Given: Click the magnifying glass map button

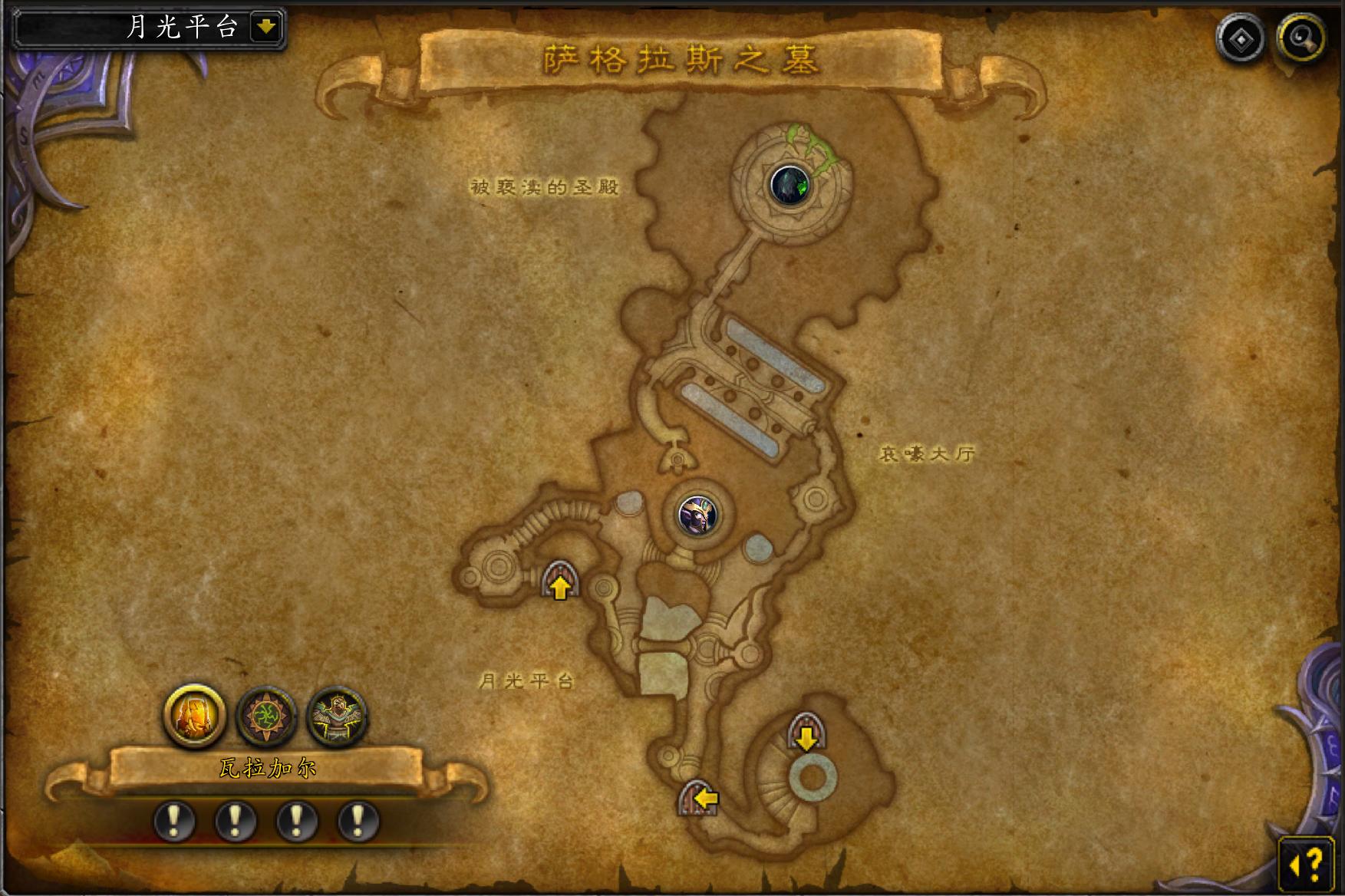Looking at the screenshot, I should (x=1301, y=38).
